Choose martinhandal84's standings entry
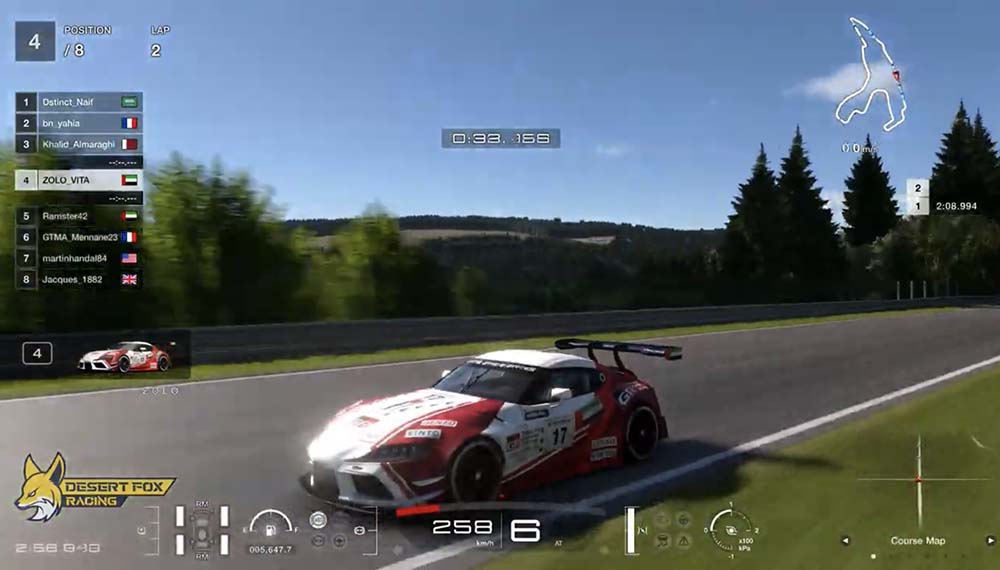Viewport: 1000px width, 570px height. pos(79,258)
